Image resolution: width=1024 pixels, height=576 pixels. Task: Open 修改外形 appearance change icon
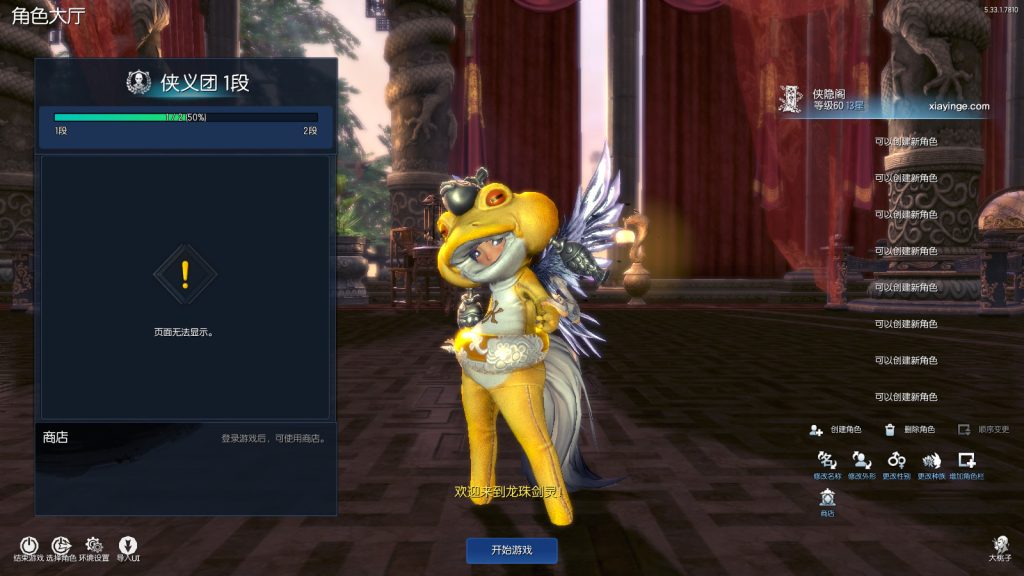[861, 461]
